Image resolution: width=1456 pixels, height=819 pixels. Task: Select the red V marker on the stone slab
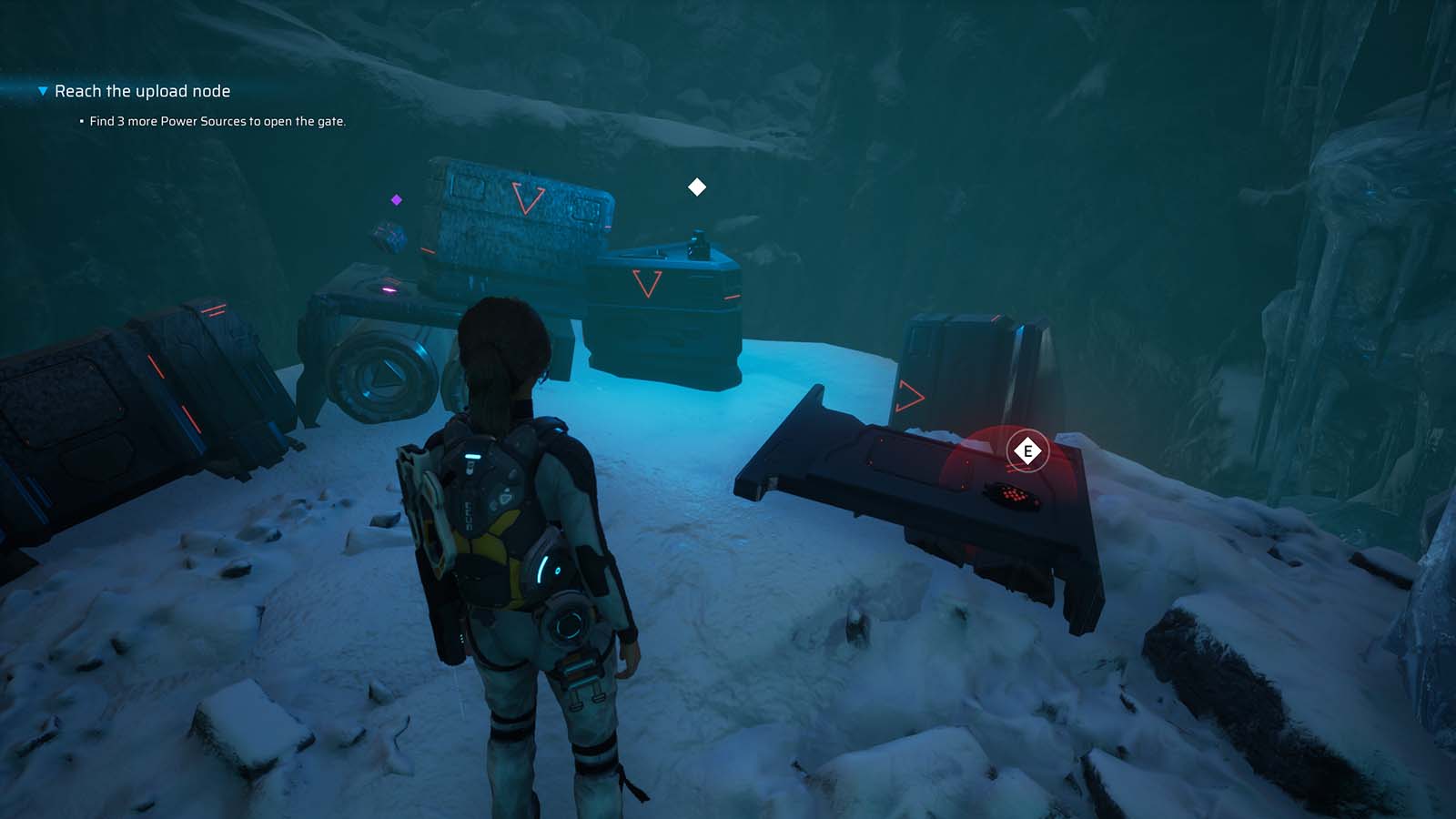[x=526, y=200]
